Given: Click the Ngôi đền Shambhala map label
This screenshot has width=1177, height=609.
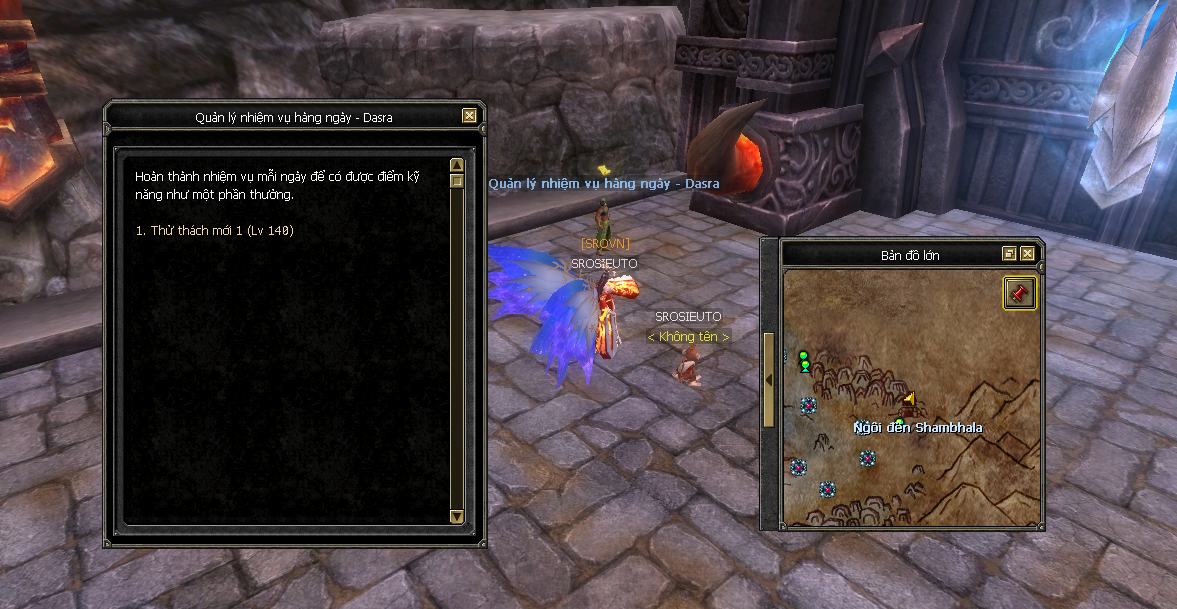Looking at the screenshot, I should click(918, 428).
